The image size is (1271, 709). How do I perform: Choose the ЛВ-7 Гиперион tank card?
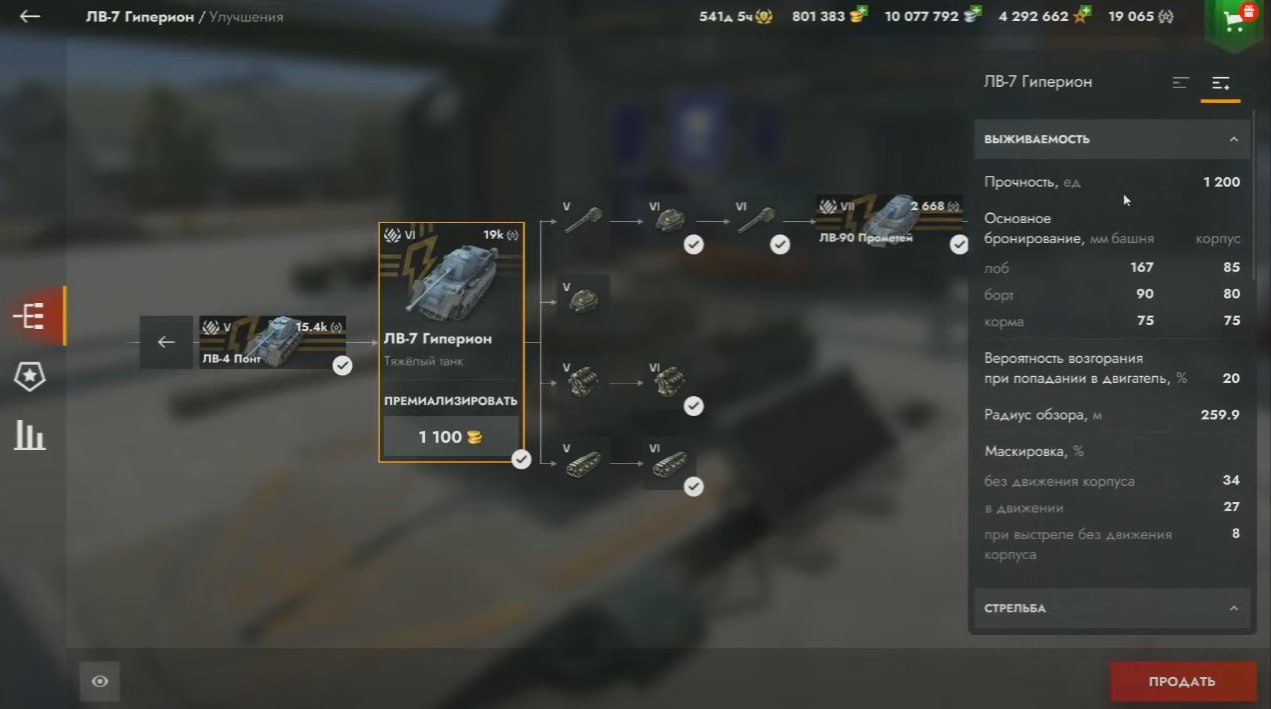point(451,300)
